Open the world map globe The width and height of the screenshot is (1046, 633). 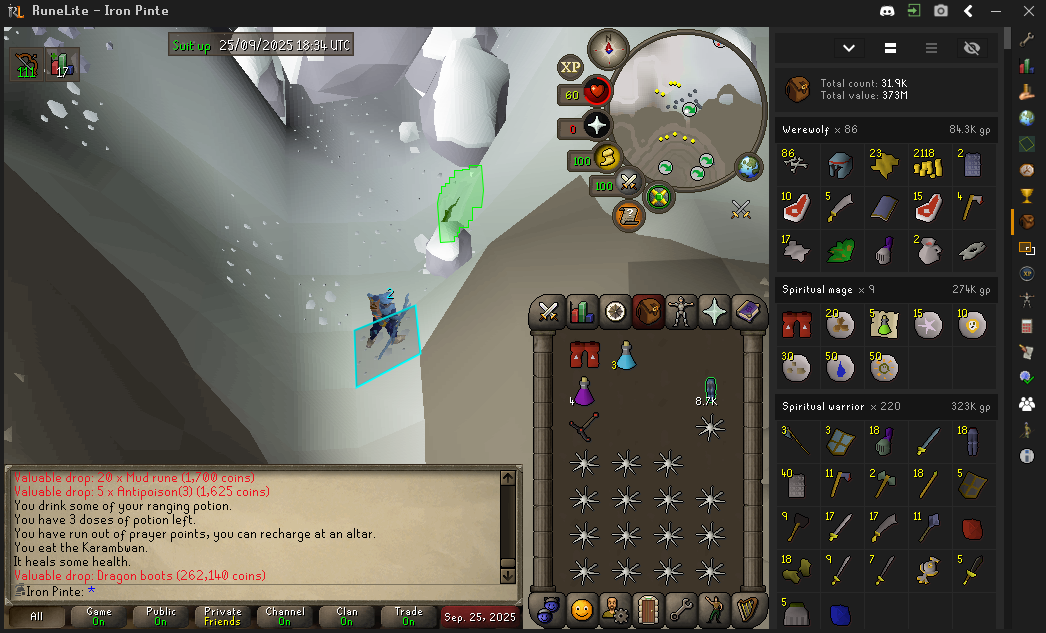pyautogui.click(x=749, y=167)
